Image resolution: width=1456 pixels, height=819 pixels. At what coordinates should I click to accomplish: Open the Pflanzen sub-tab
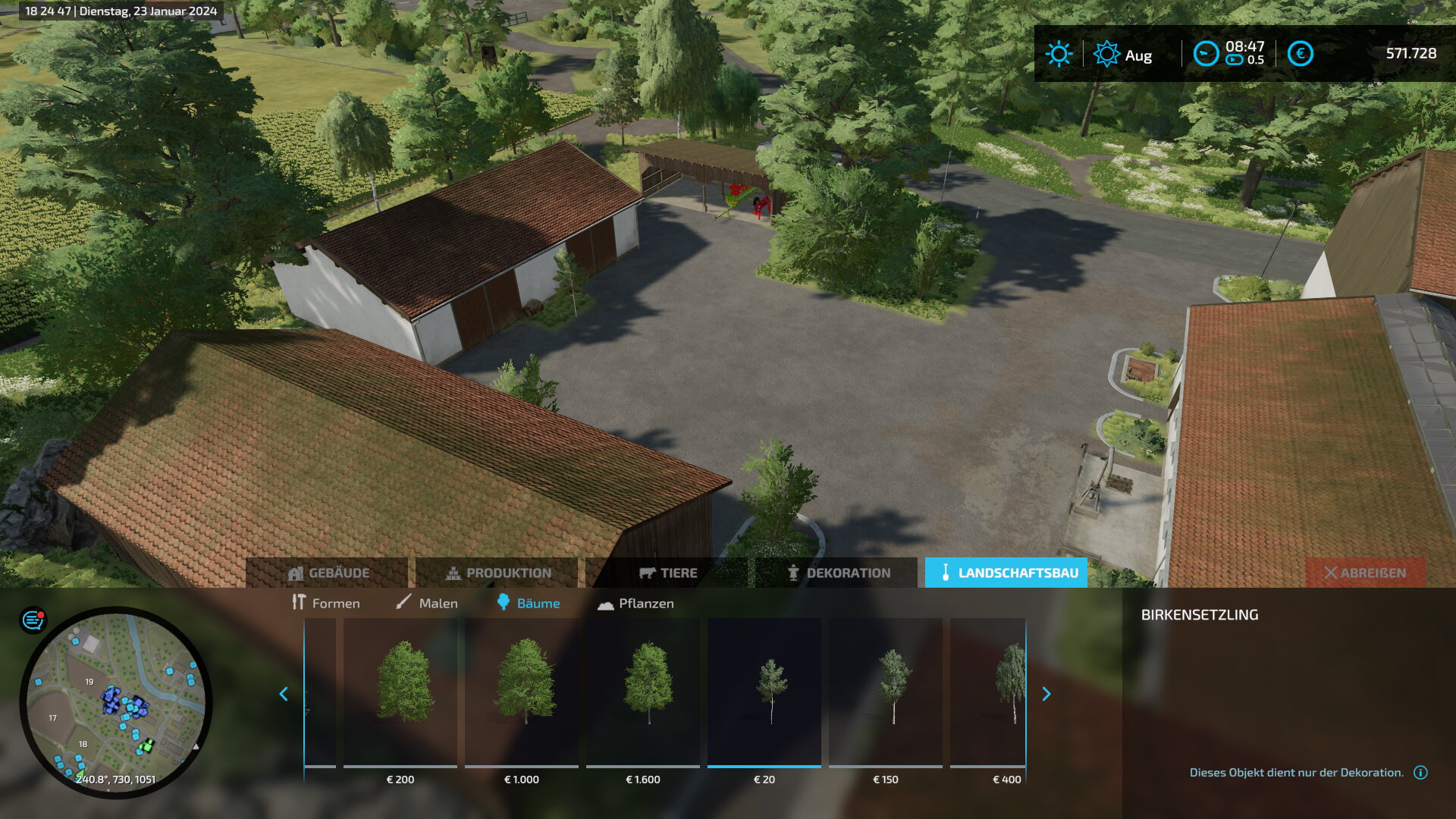[x=635, y=604]
